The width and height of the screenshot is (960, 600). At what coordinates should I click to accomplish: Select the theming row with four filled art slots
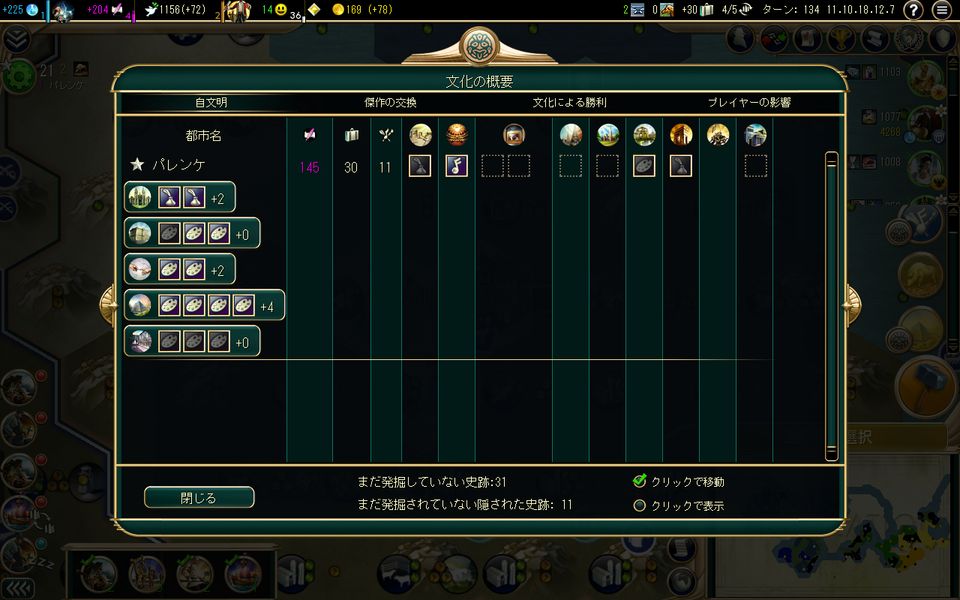coord(205,305)
